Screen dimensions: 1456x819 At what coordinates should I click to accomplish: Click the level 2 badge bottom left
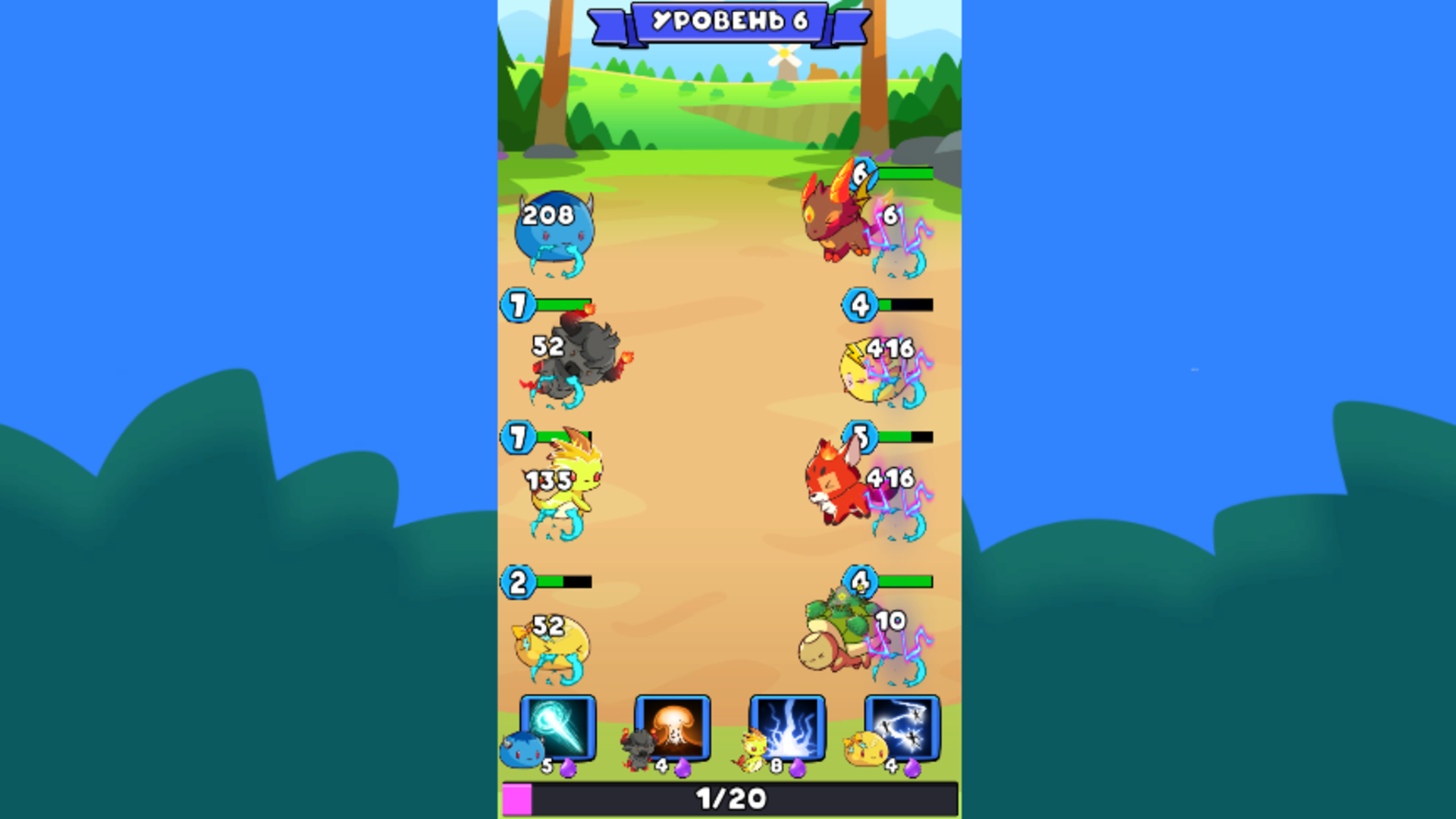point(519,582)
